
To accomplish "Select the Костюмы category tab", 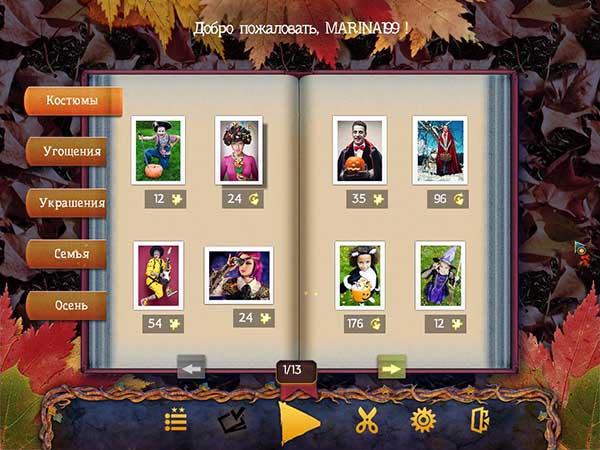I will [x=74, y=102].
